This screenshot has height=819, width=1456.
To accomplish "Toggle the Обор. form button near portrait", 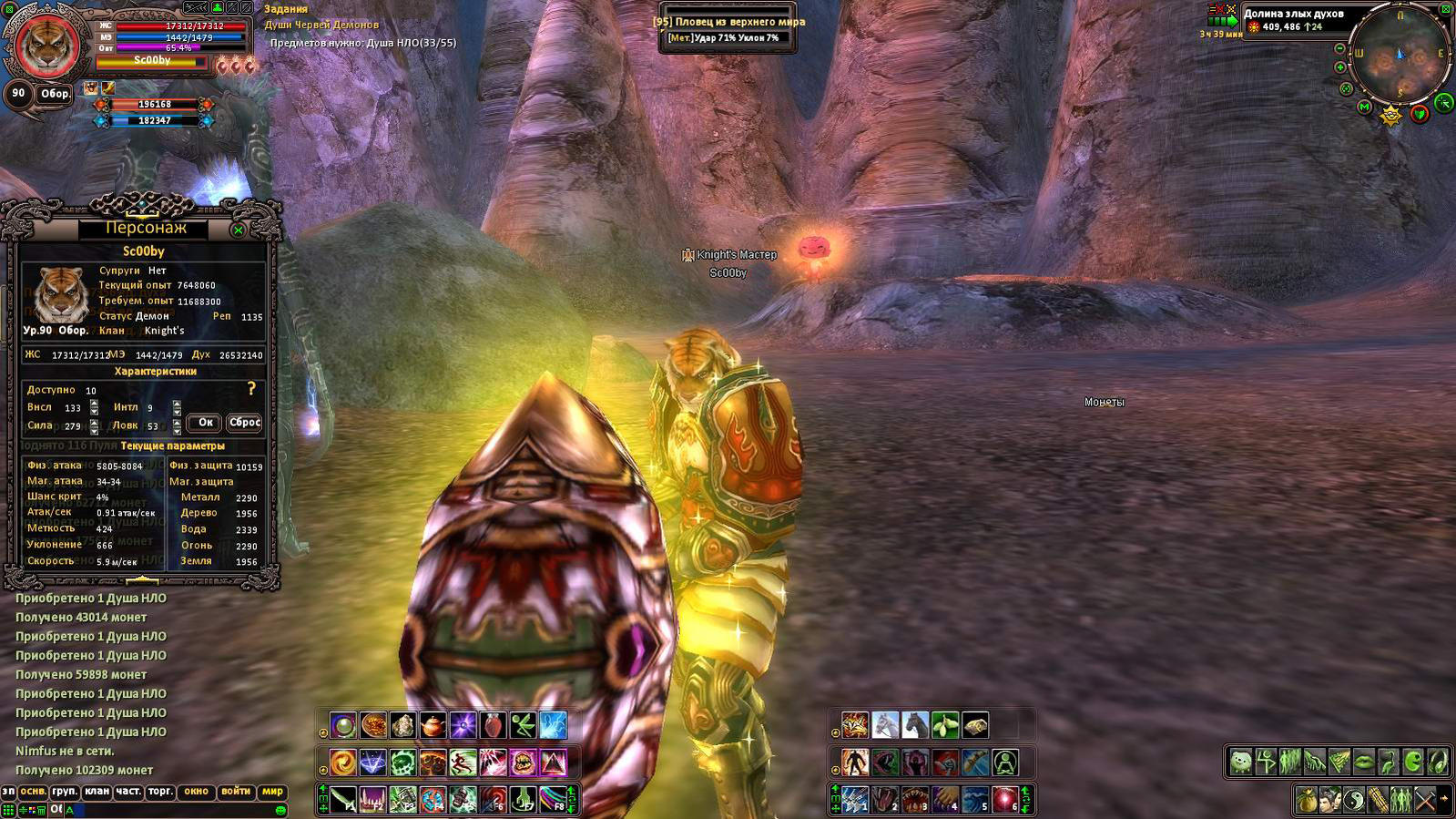I will point(55,94).
